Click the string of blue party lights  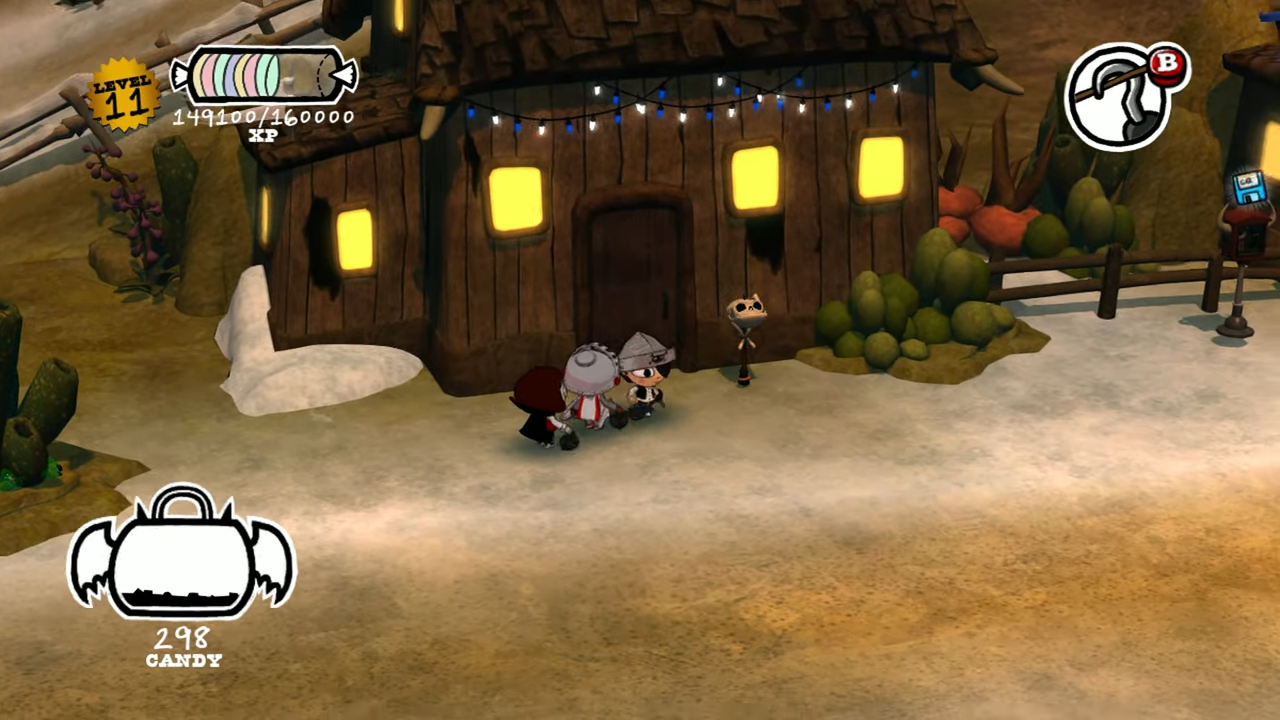tap(700, 100)
